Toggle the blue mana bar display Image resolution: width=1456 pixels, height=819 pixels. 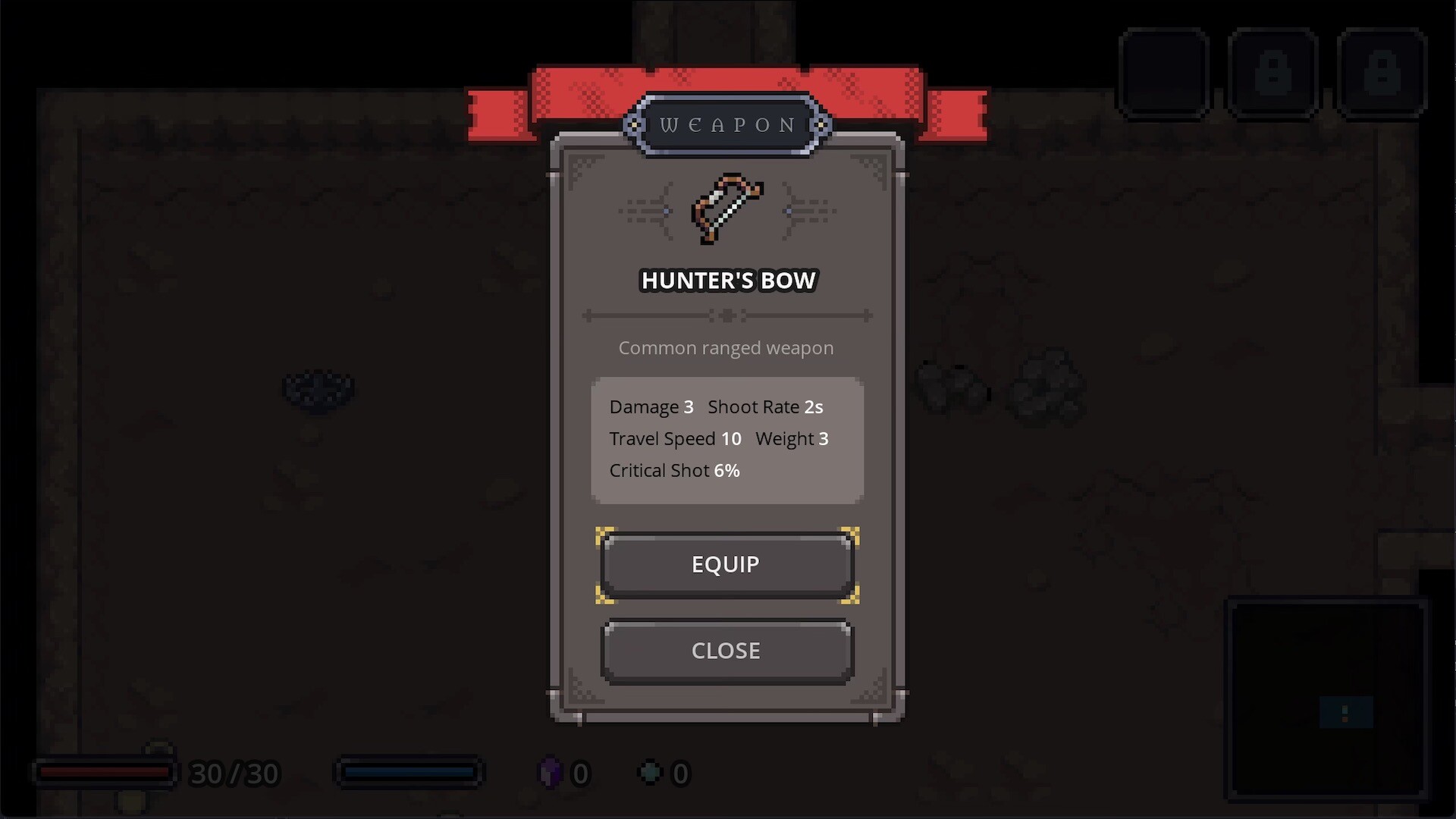point(409,773)
